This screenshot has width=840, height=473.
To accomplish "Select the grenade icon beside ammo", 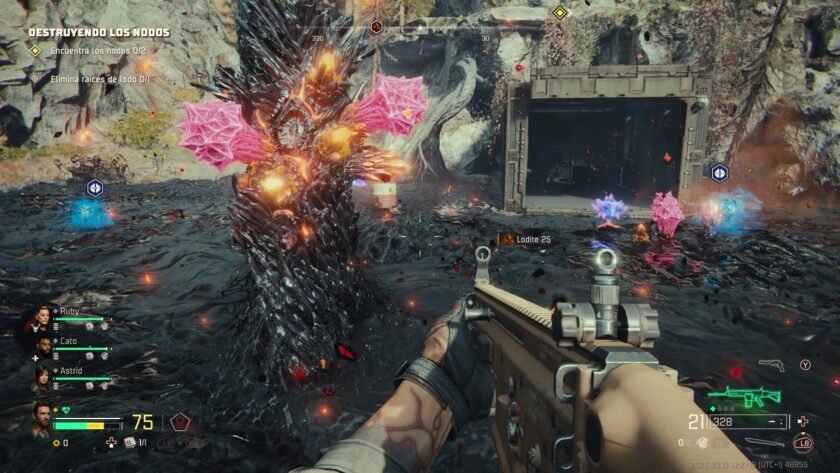I will click(703, 441).
